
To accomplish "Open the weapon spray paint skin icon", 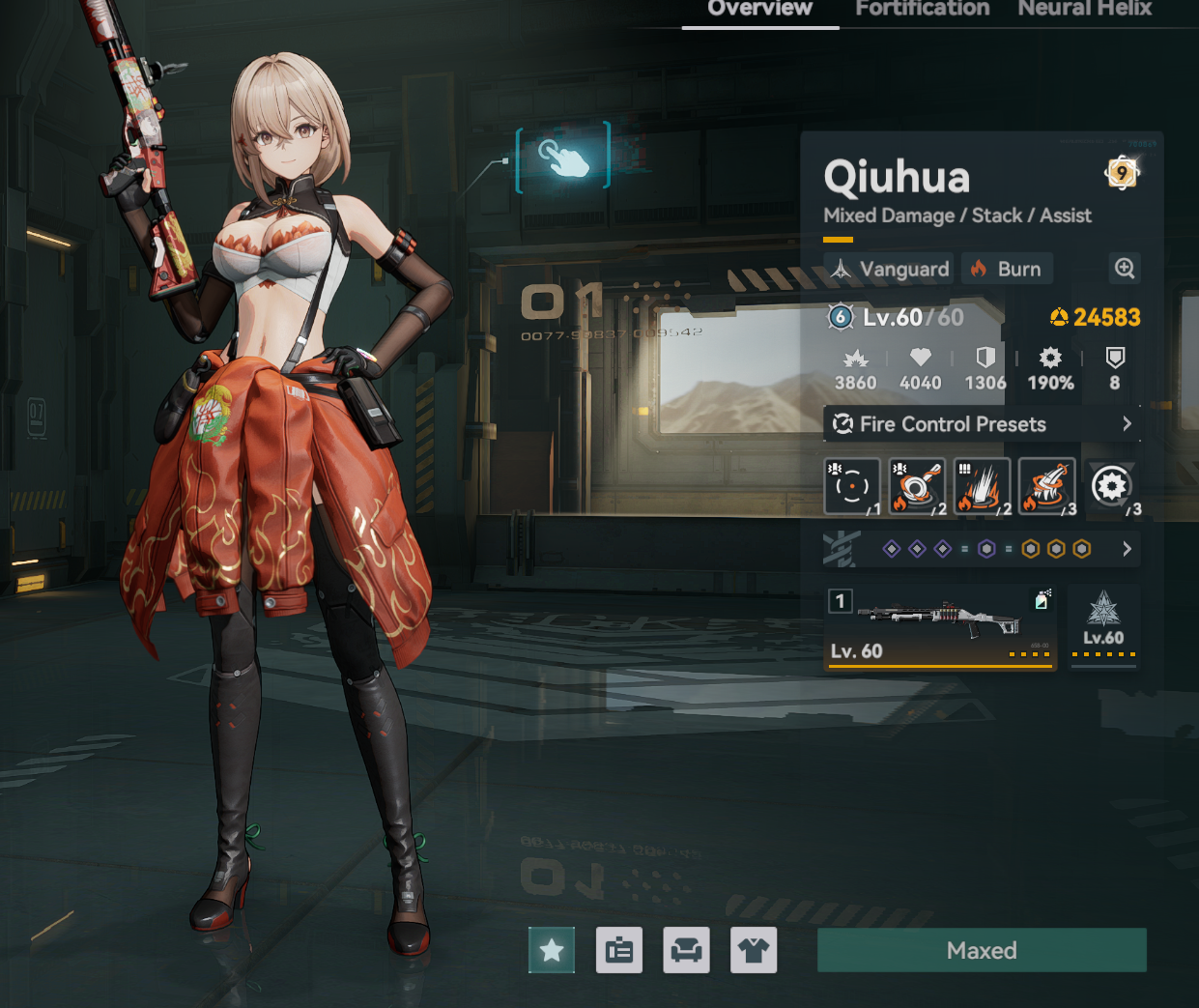I will (x=1042, y=600).
